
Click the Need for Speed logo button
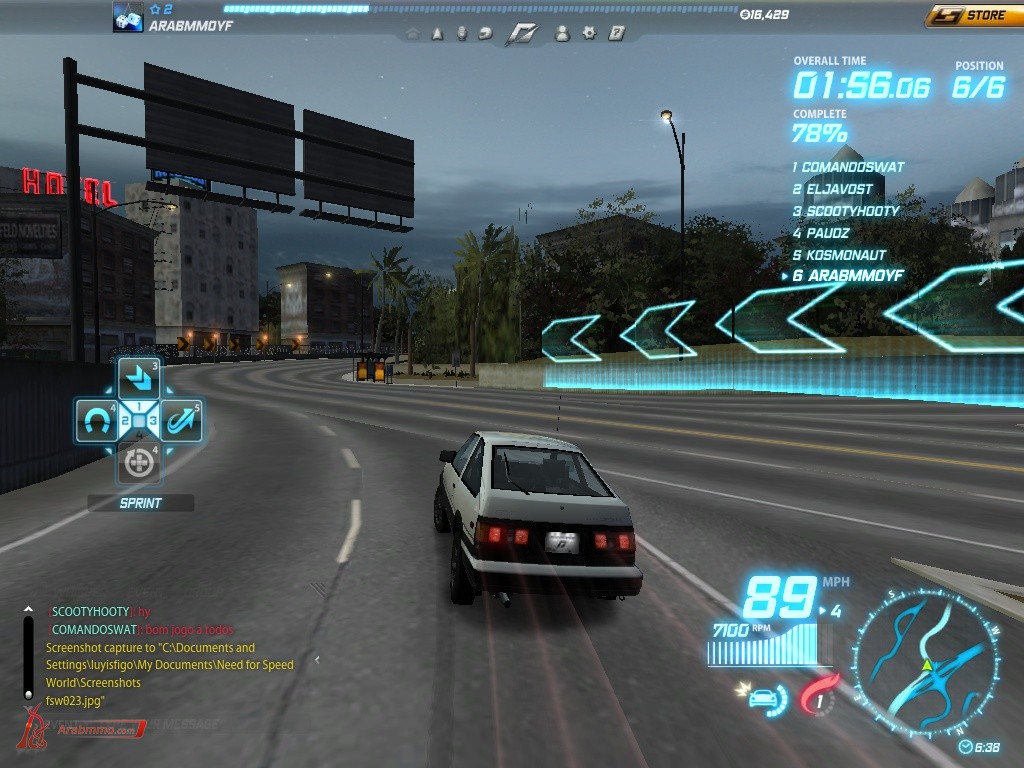click(522, 33)
